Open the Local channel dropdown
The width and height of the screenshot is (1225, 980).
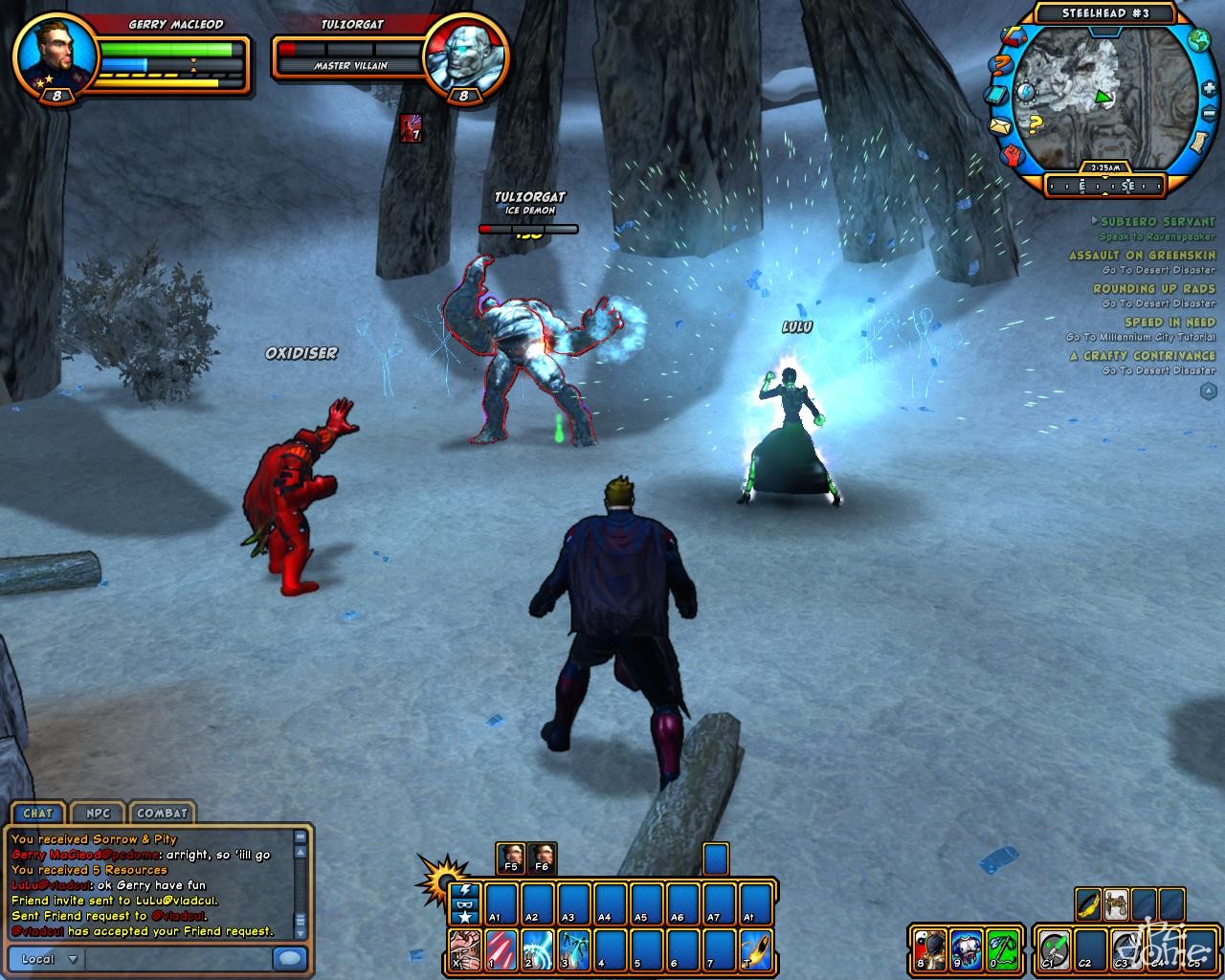pyautogui.click(x=48, y=959)
